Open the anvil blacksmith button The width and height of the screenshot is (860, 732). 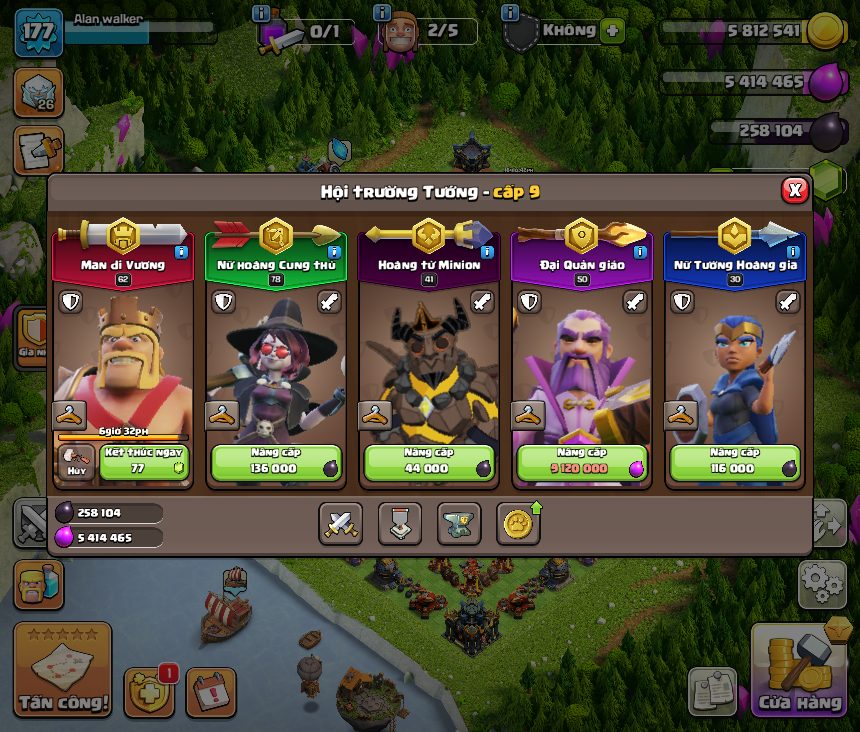click(459, 523)
